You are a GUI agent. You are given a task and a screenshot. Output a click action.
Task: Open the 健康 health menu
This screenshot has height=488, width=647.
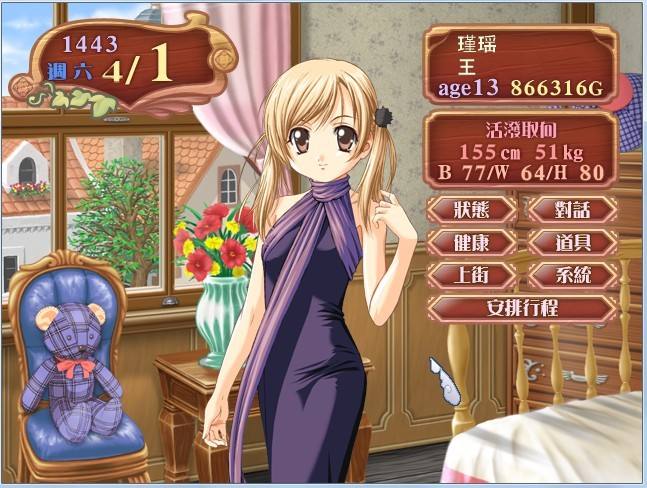point(471,242)
